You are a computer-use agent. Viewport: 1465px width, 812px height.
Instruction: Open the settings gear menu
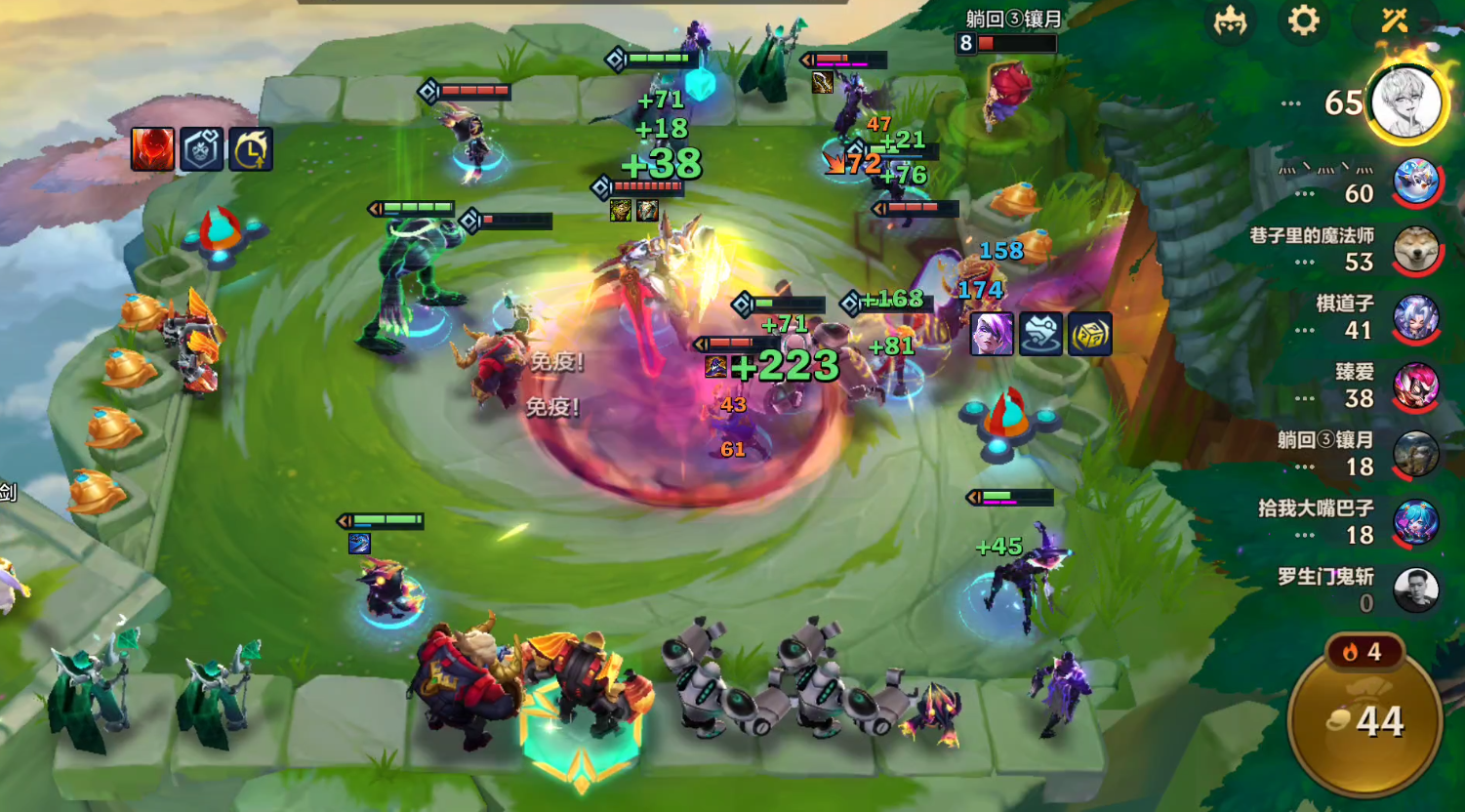click(x=1304, y=20)
